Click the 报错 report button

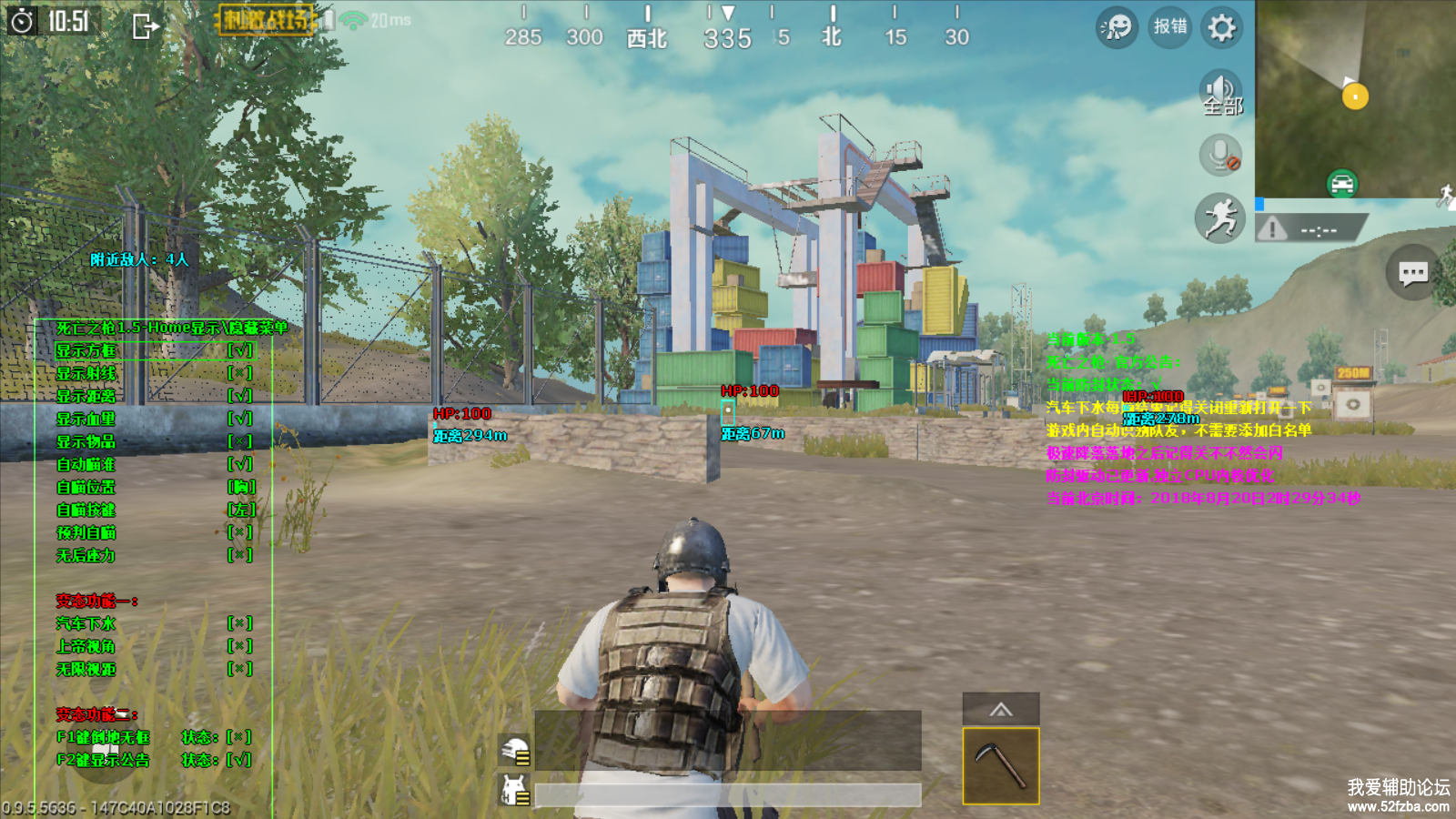pos(1169,27)
